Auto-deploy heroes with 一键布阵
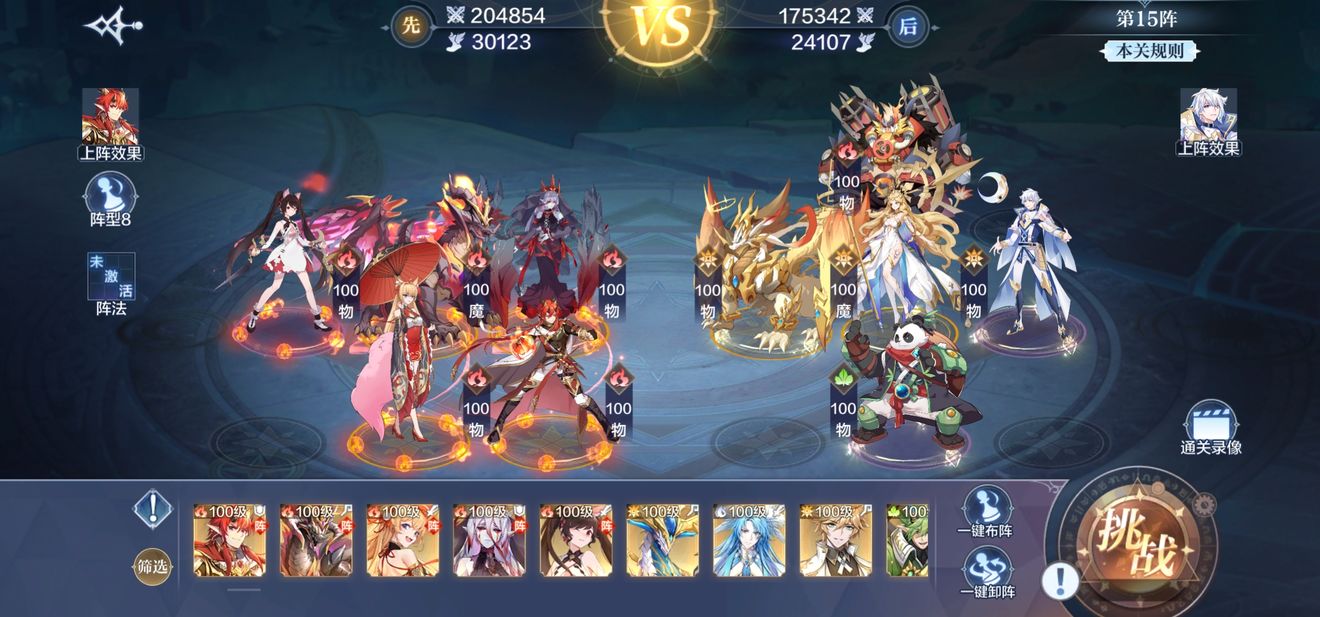The image size is (1320, 617). tap(984, 511)
